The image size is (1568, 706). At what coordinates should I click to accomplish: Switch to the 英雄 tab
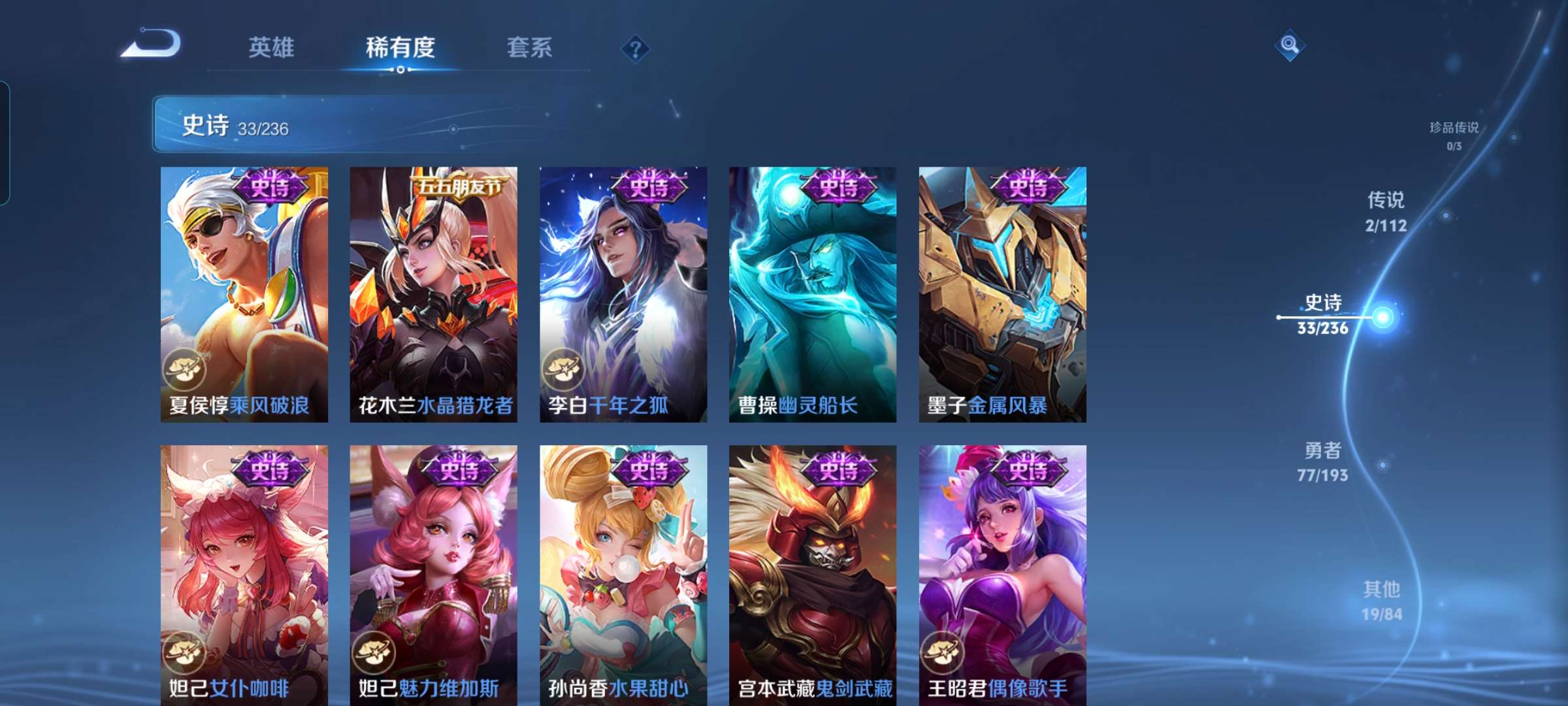coord(272,48)
